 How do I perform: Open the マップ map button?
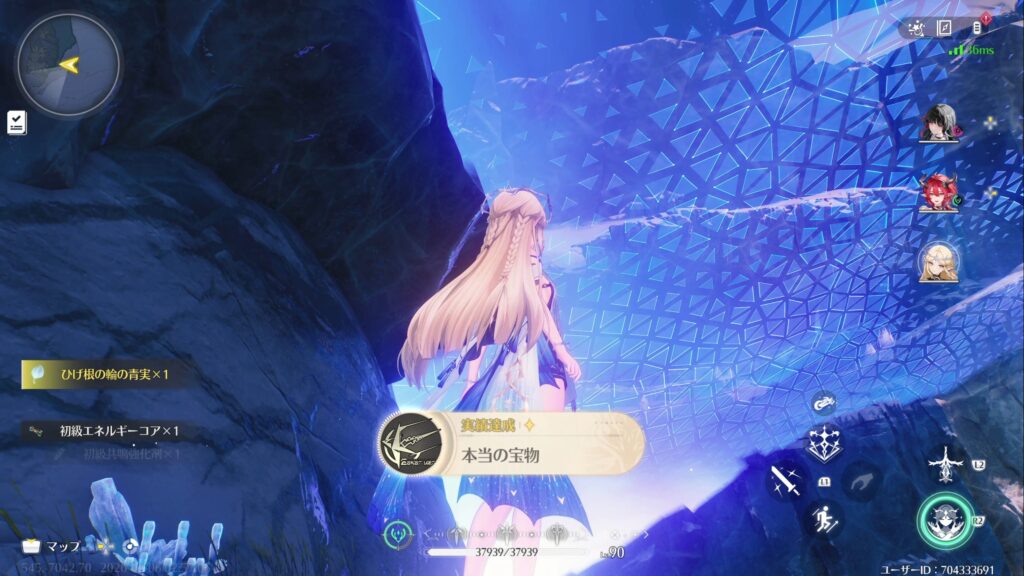point(52,546)
